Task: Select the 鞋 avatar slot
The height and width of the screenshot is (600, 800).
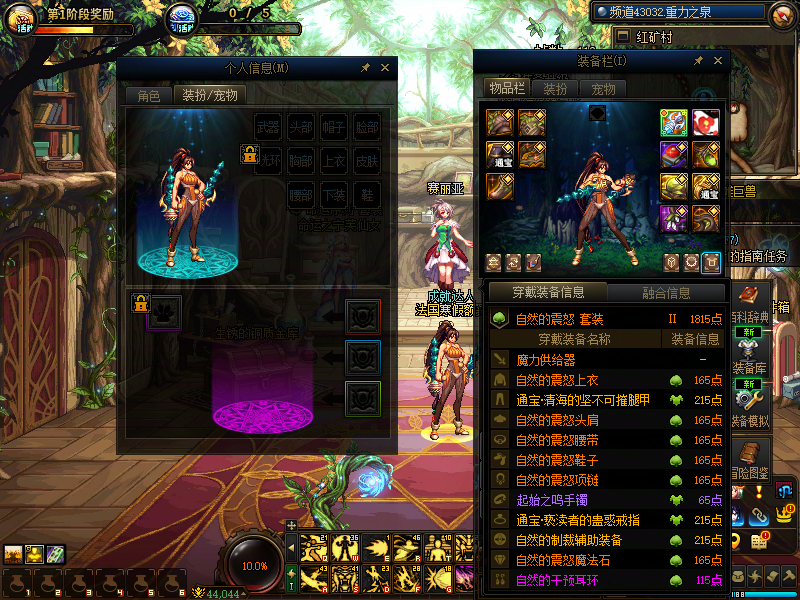Action: 366,194
